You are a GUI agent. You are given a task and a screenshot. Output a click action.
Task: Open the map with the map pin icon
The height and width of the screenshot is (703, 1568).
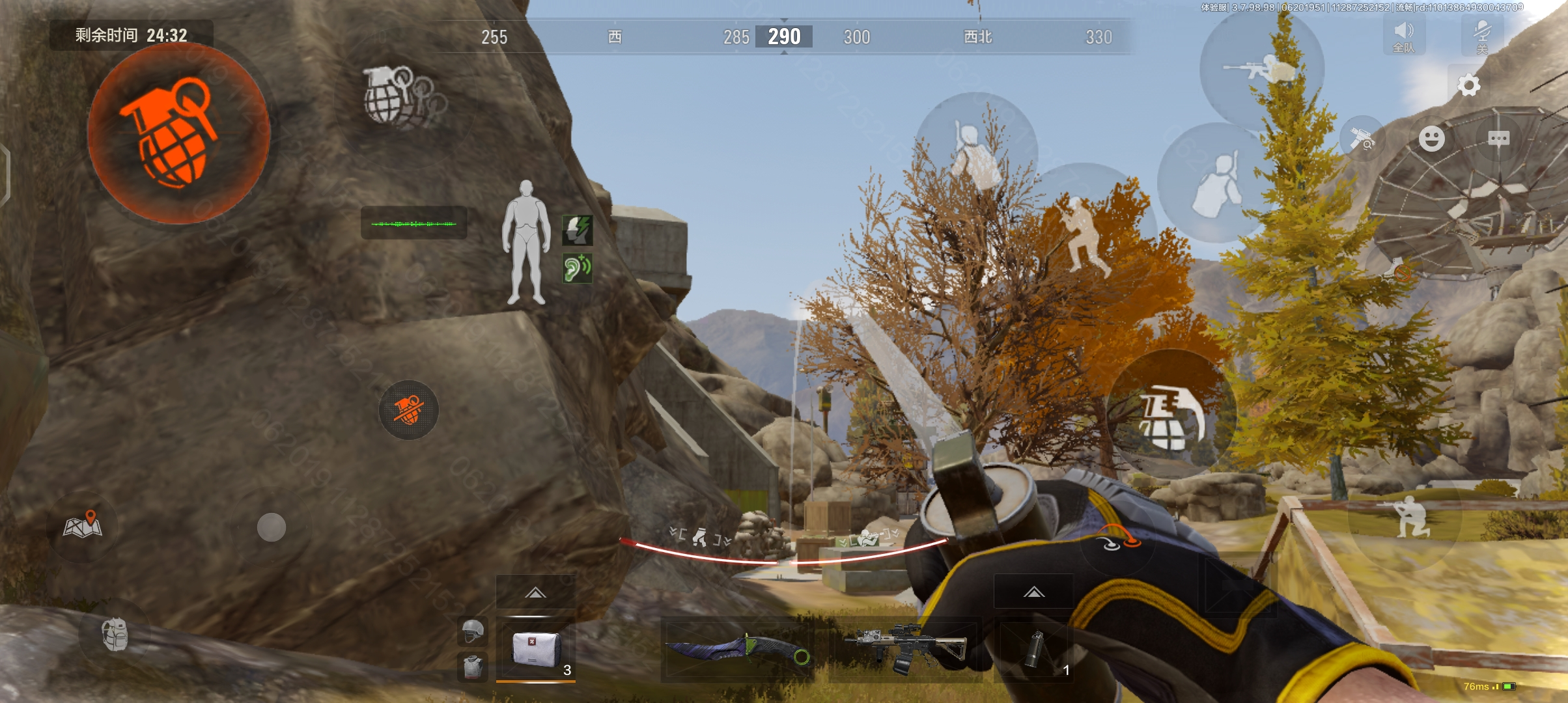click(83, 525)
